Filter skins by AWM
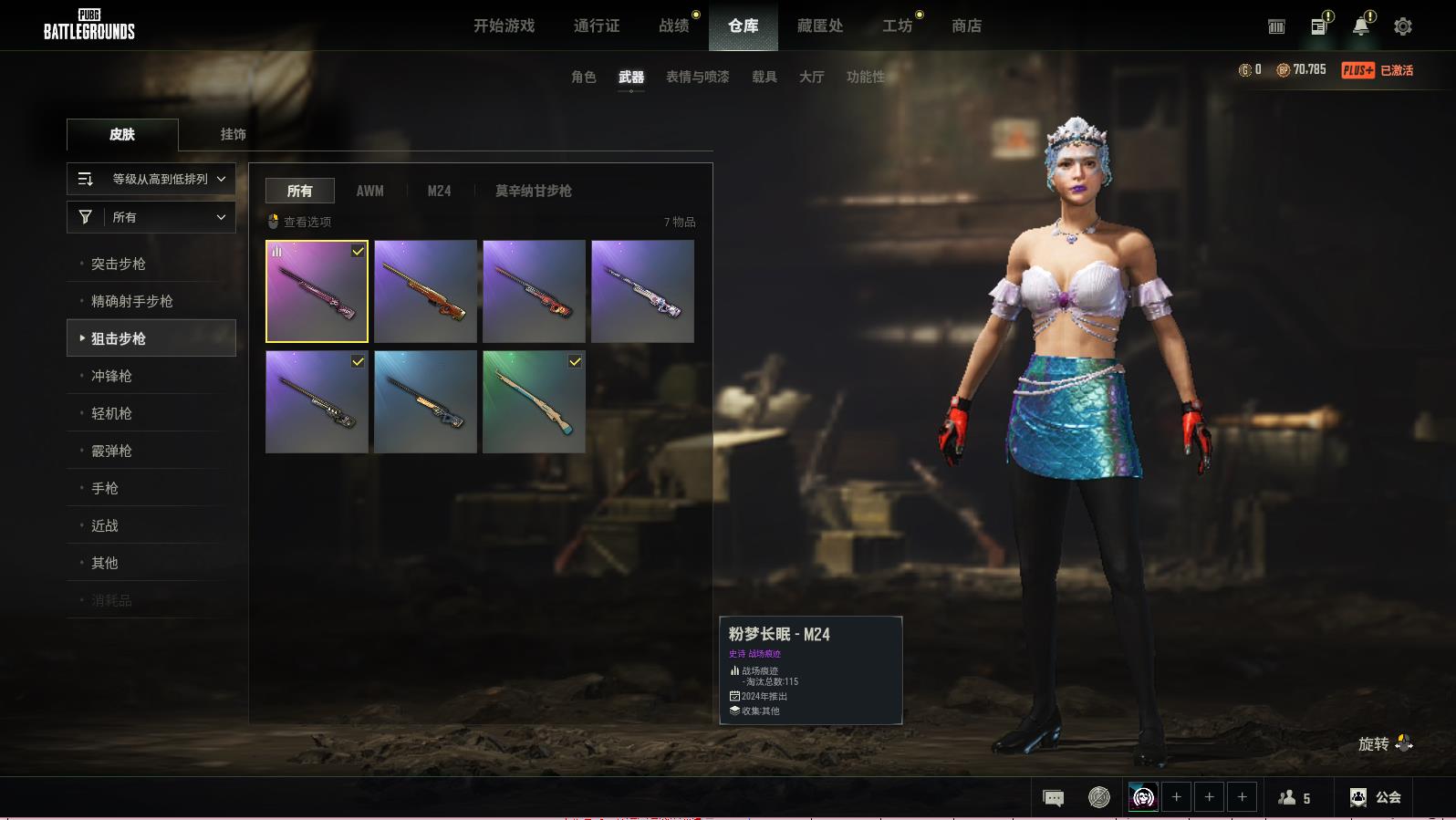 (369, 191)
